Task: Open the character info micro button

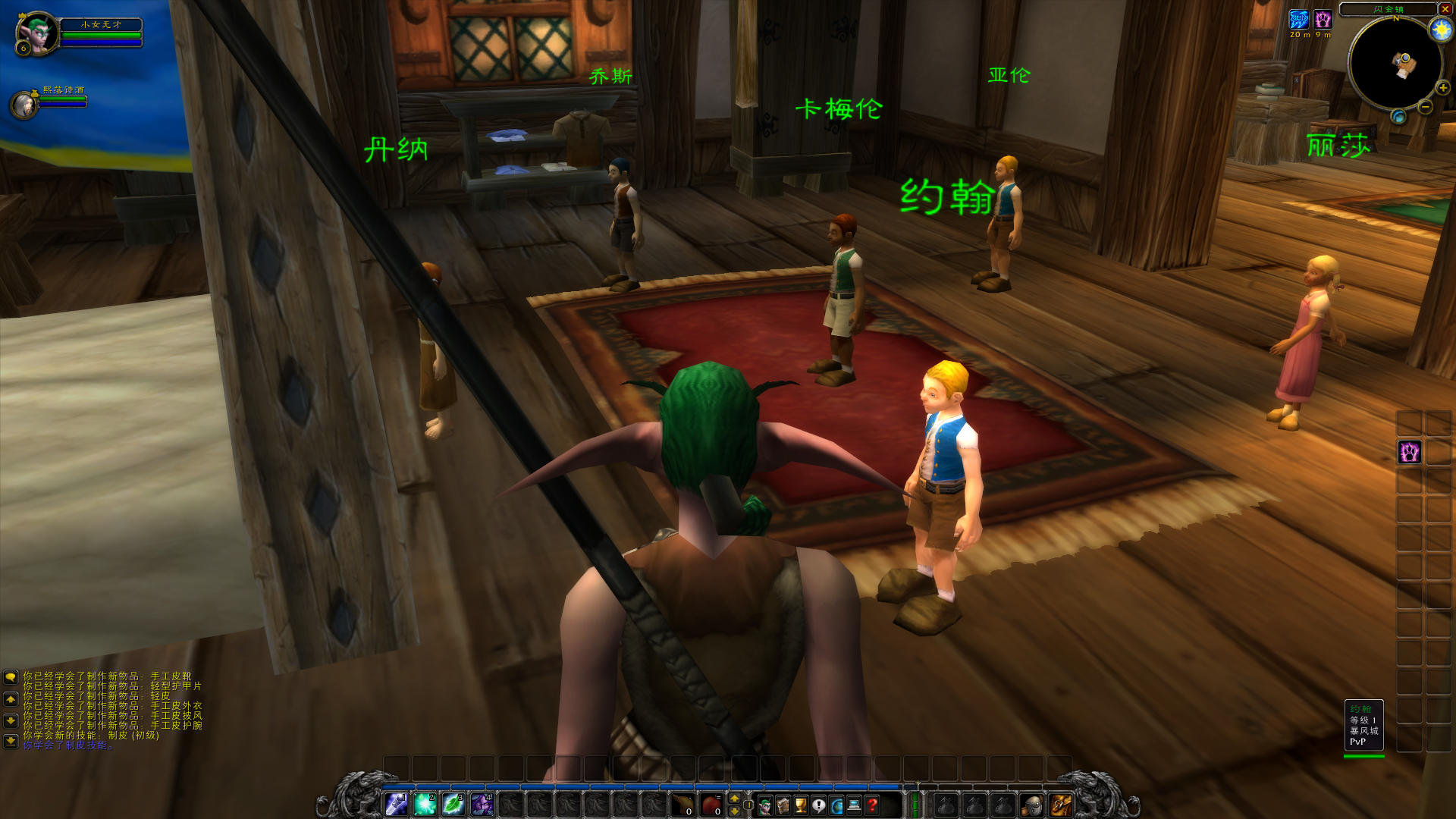Action: (x=765, y=805)
